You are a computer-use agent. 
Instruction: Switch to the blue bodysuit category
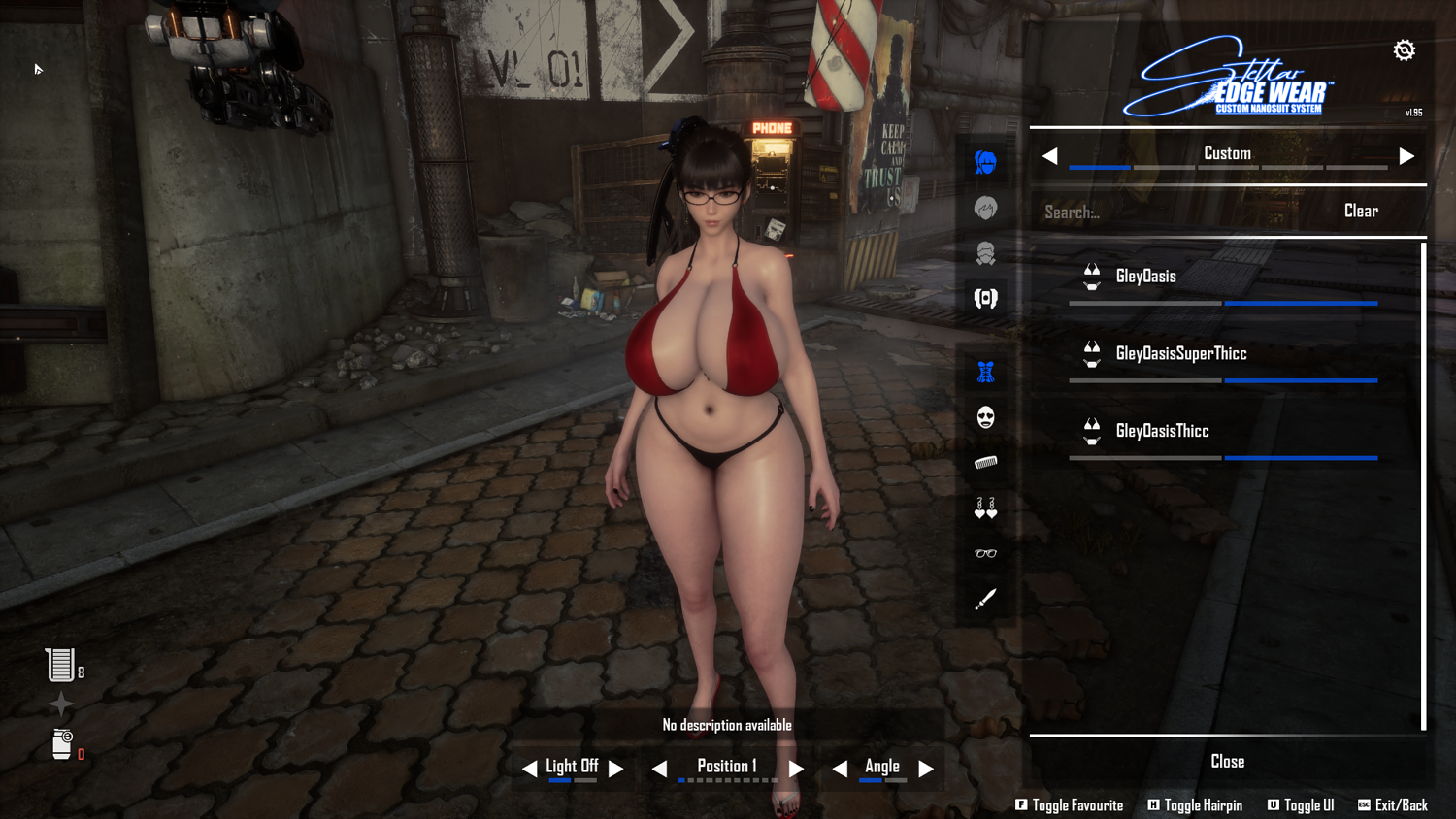pyautogui.click(x=985, y=372)
